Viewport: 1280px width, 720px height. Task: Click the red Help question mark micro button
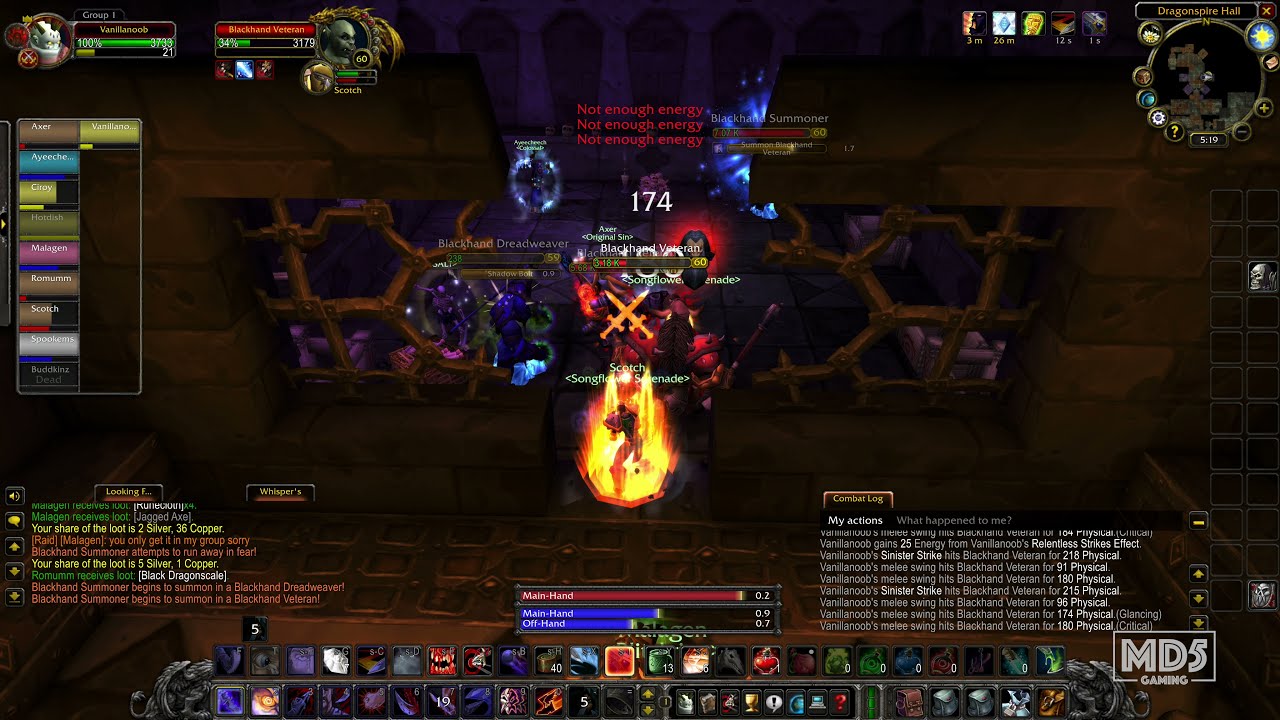pyautogui.click(x=840, y=702)
